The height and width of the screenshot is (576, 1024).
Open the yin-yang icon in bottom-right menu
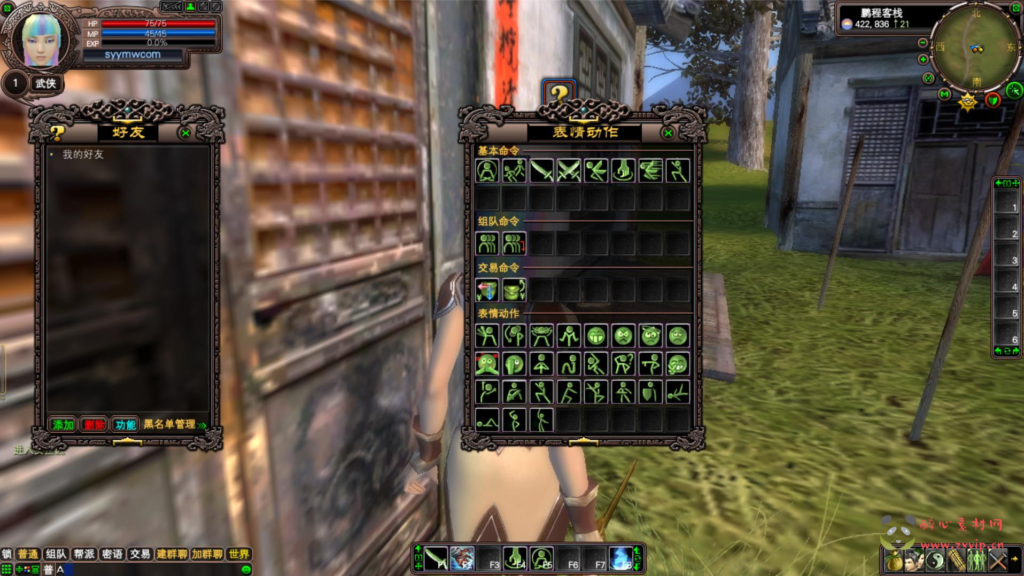pyautogui.click(x=933, y=560)
